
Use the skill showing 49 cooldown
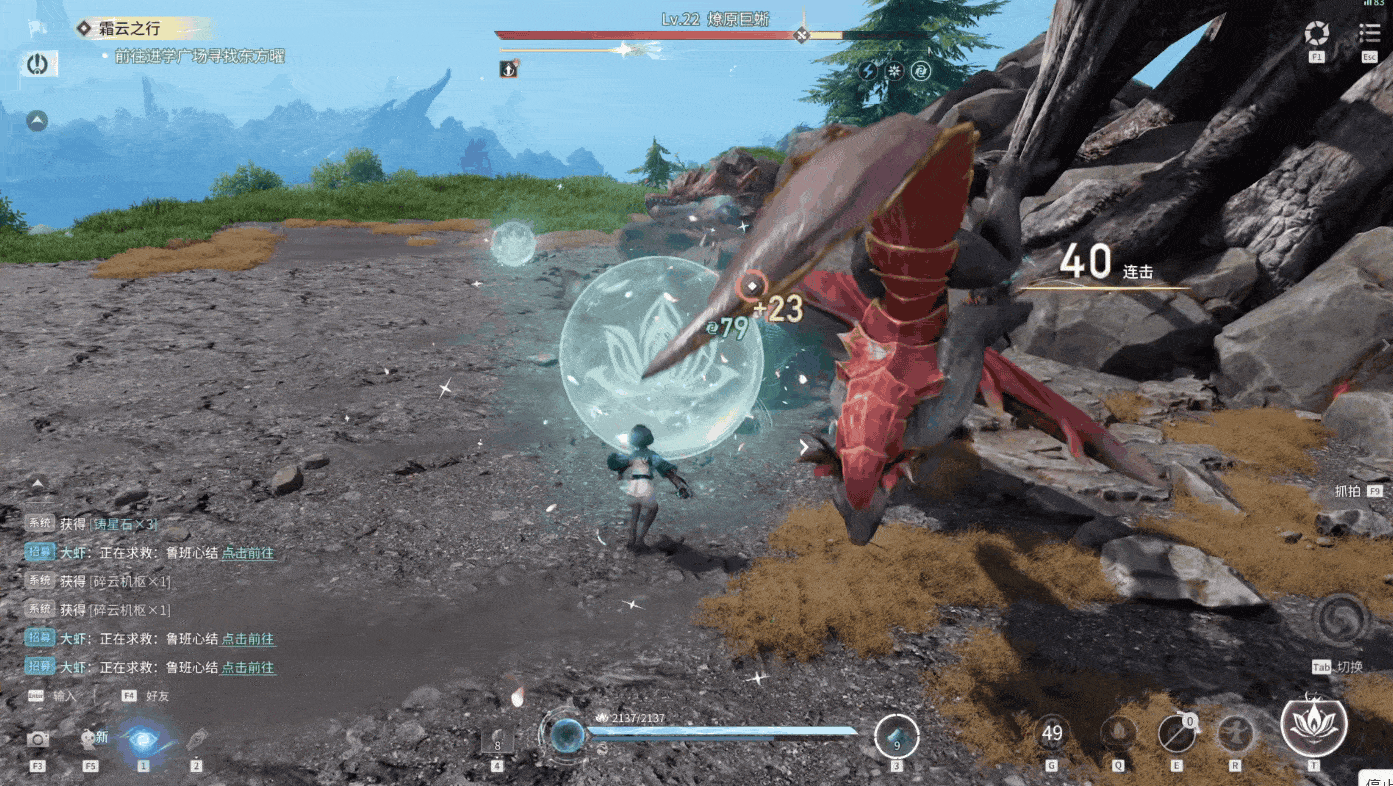[x=1051, y=733]
